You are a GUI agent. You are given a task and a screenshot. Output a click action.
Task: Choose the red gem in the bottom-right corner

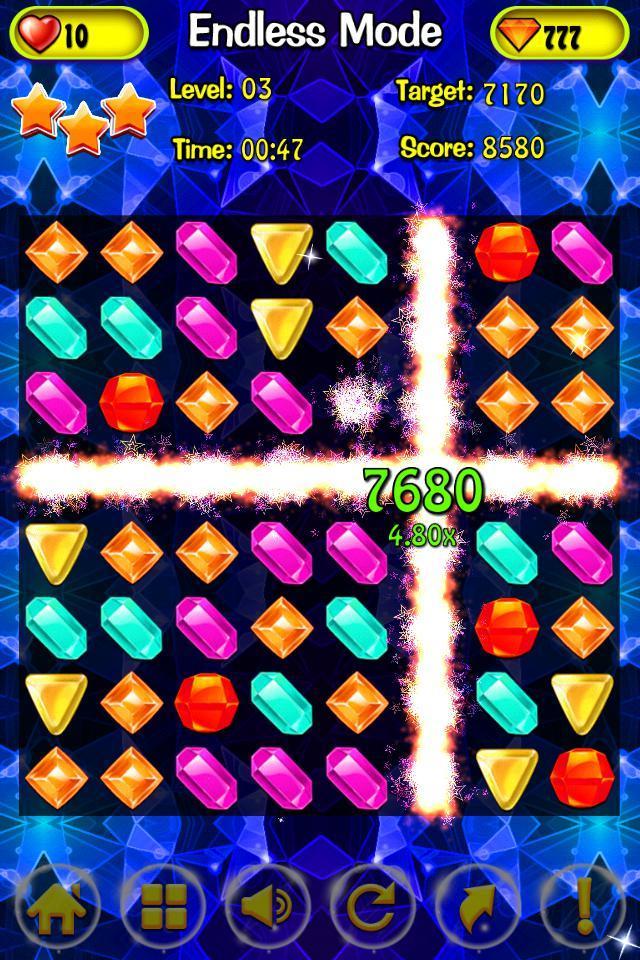click(x=582, y=776)
